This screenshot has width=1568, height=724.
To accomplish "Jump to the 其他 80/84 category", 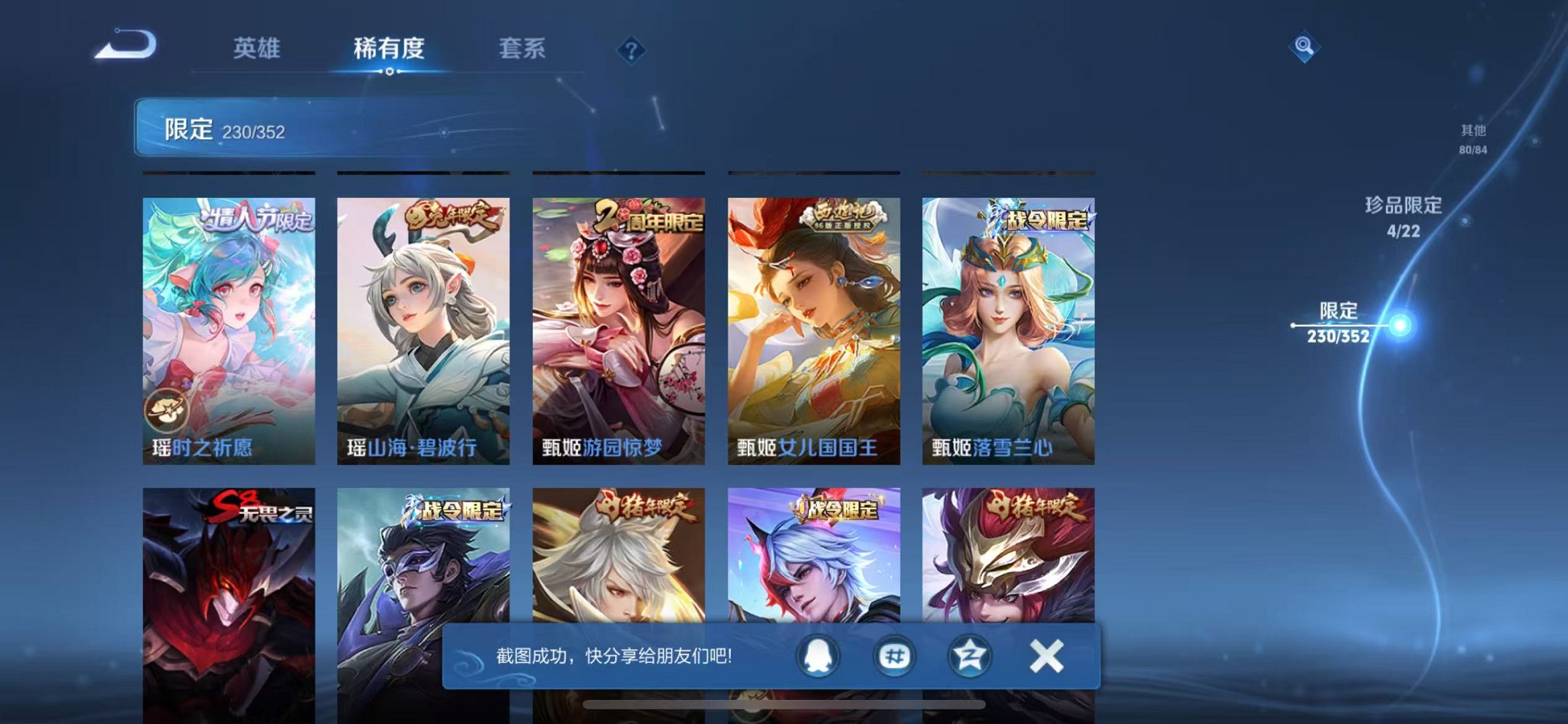I will 1473,140.
